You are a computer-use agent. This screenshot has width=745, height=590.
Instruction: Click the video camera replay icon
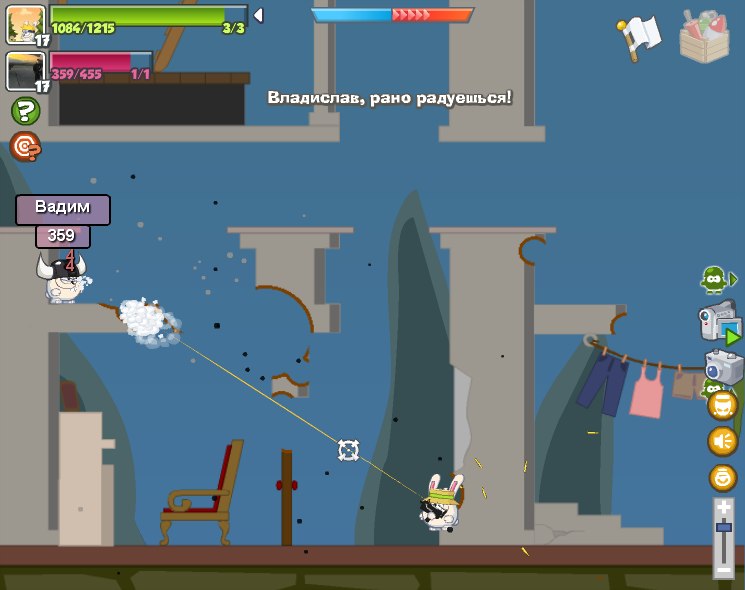[719, 322]
